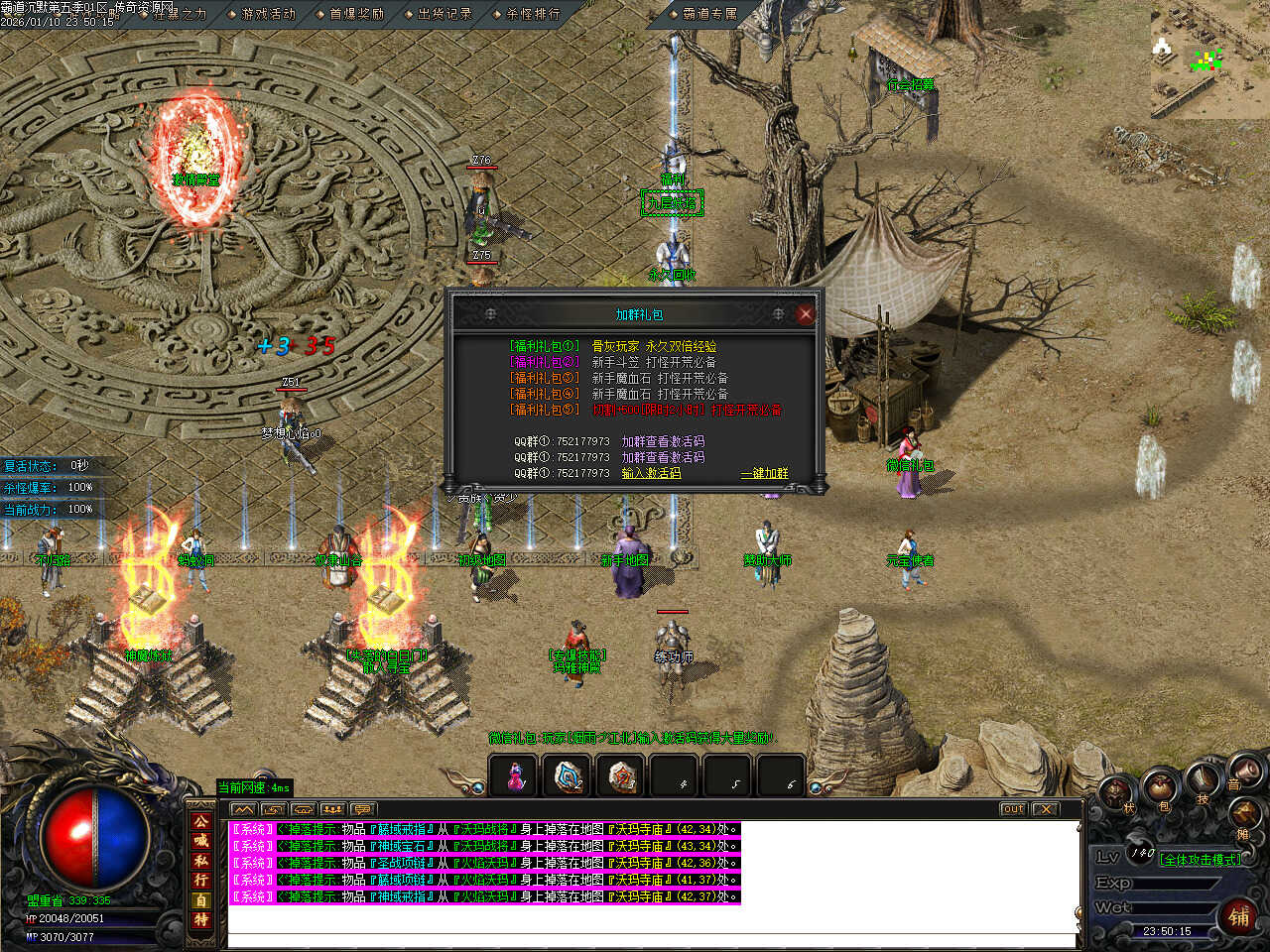Switch attack mode via 全体攻击模式 label
The width and height of the screenshot is (1270, 952).
(x=1201, y=860)
